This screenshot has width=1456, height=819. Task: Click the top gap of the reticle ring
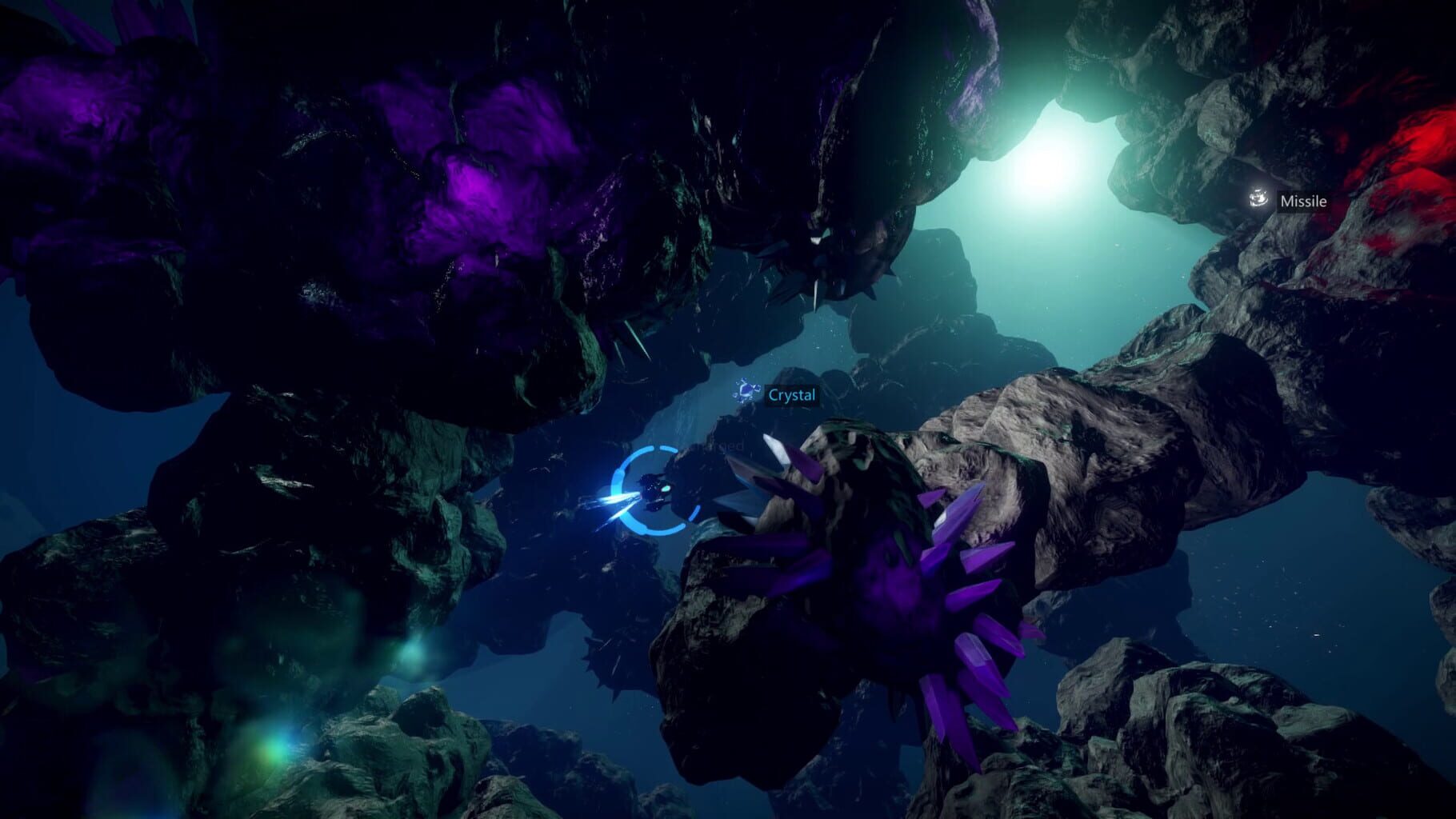click(656, 446)
